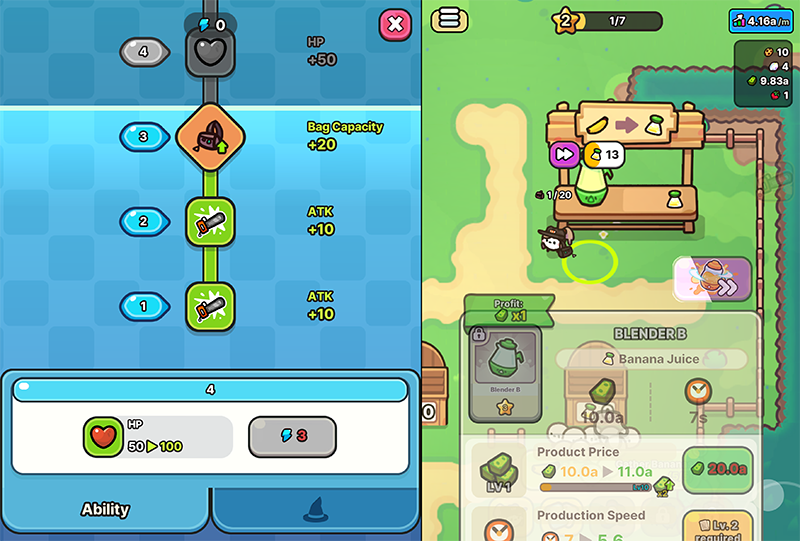This screenshot has height=541, width=800.
Task: Close the ability tree panel
Action: click(x=396, y=25)
